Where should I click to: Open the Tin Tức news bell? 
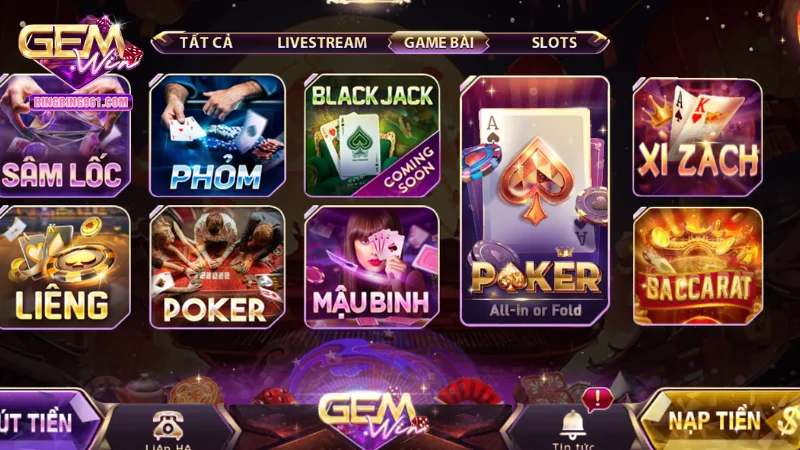point(574,425)
